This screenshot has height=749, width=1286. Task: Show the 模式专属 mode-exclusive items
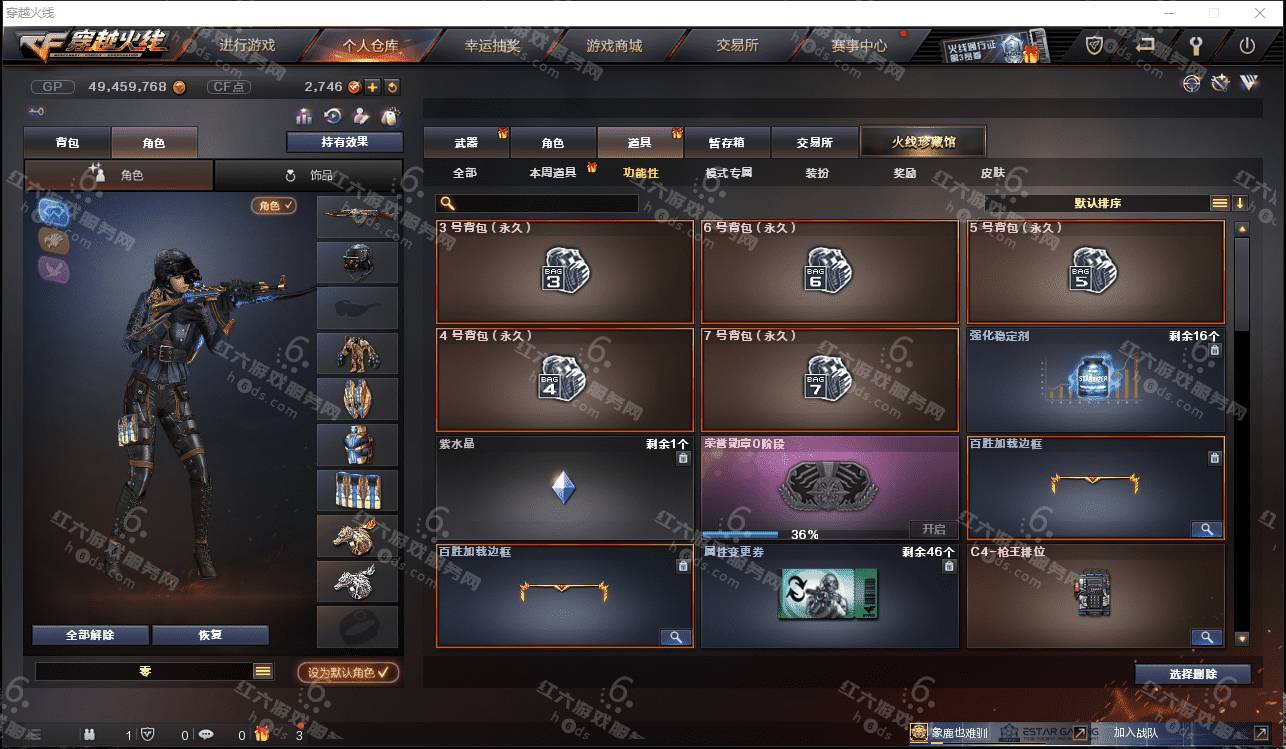tap(729, 173)
